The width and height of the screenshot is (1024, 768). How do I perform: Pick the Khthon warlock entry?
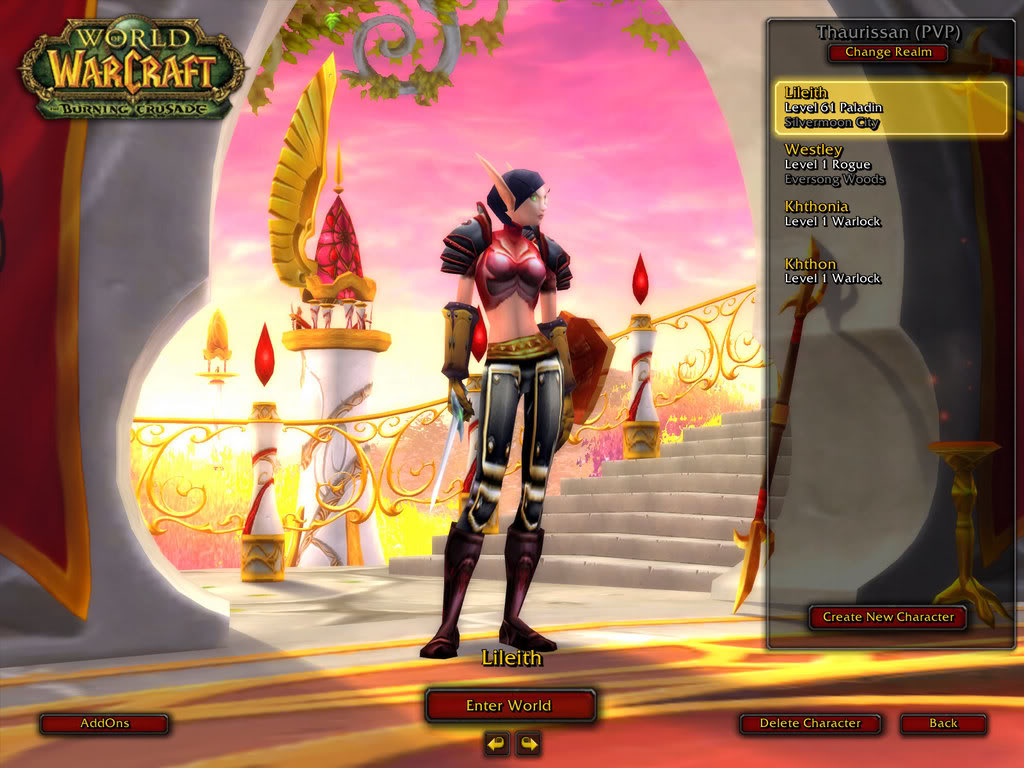click(x=890, y=271)
